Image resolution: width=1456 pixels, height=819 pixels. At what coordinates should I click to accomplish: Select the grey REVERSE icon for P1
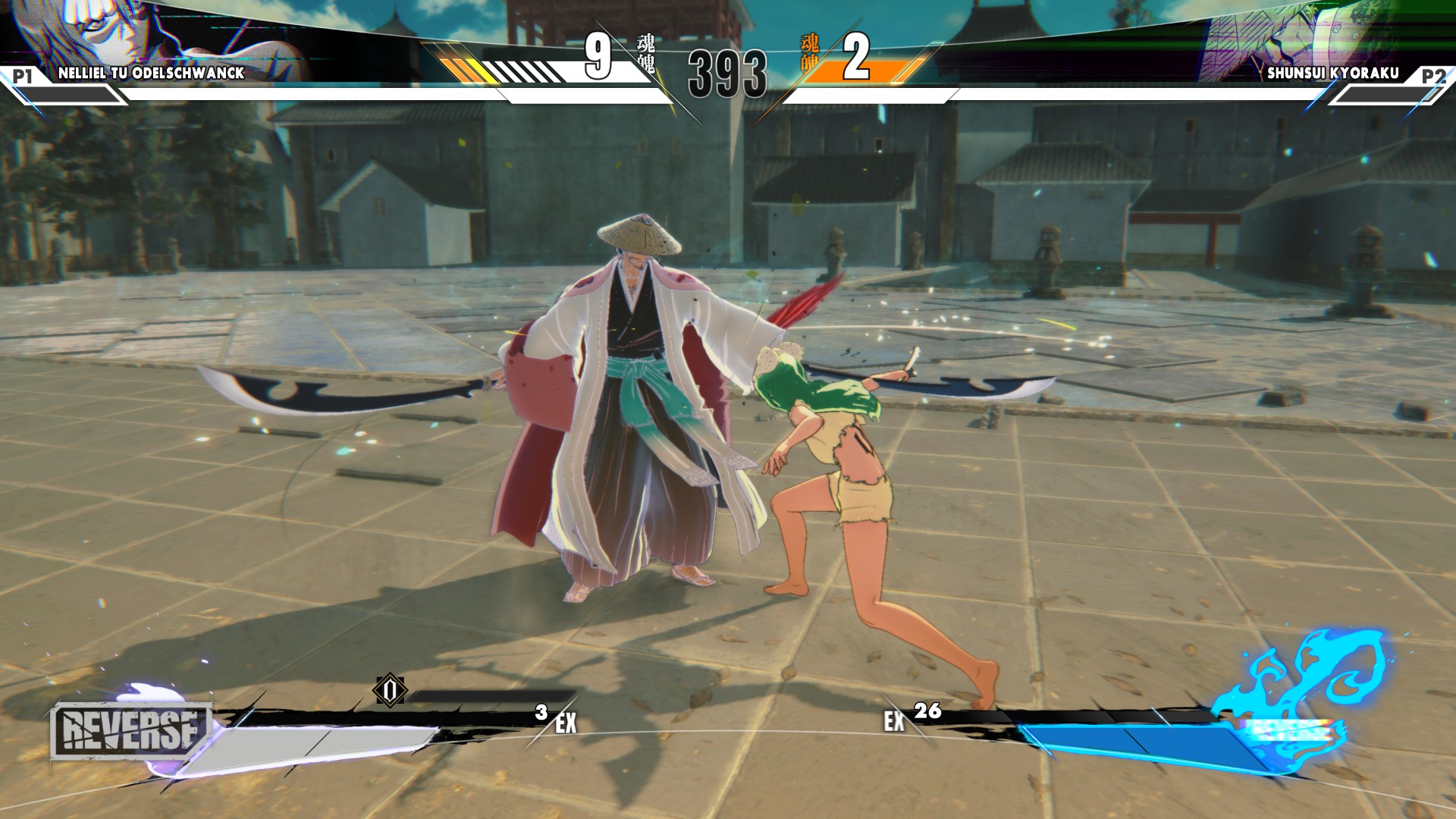click(x=130, y=731)
